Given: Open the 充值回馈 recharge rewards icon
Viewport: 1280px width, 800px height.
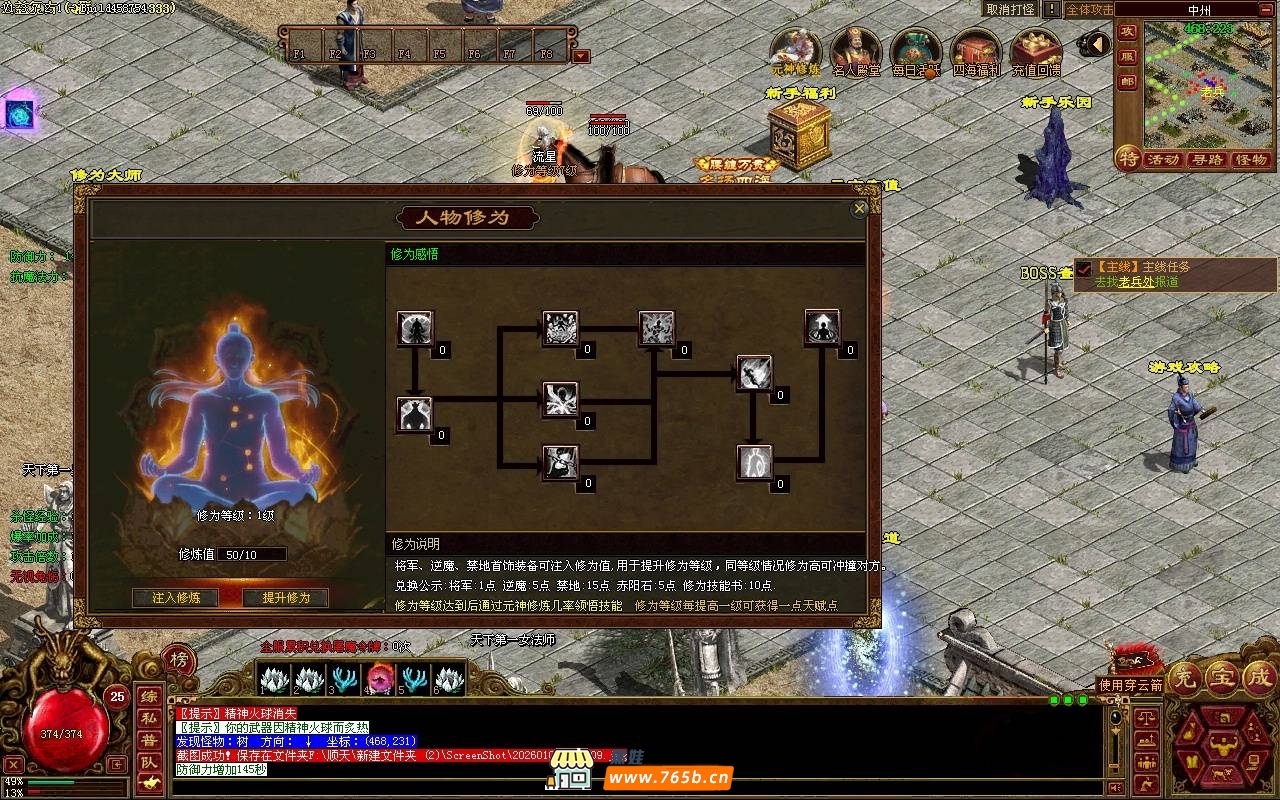Looking at the screenshot, I should 1036,52.
